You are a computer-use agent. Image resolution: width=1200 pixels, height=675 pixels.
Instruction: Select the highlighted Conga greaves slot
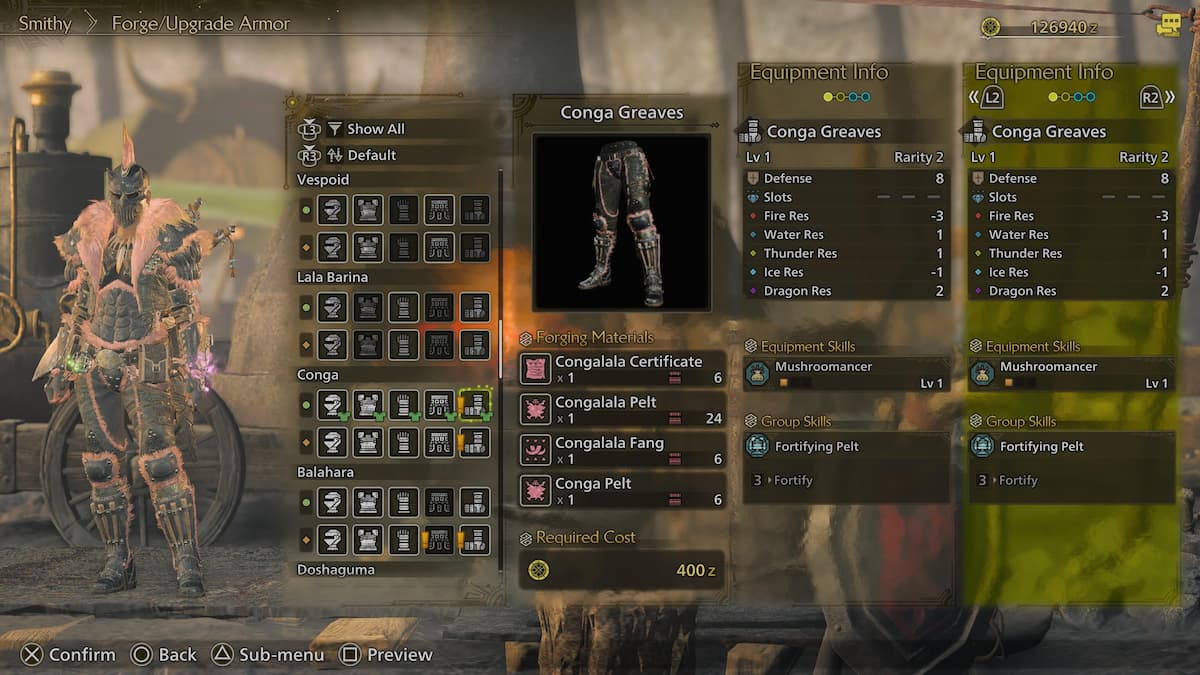(475, 405)
